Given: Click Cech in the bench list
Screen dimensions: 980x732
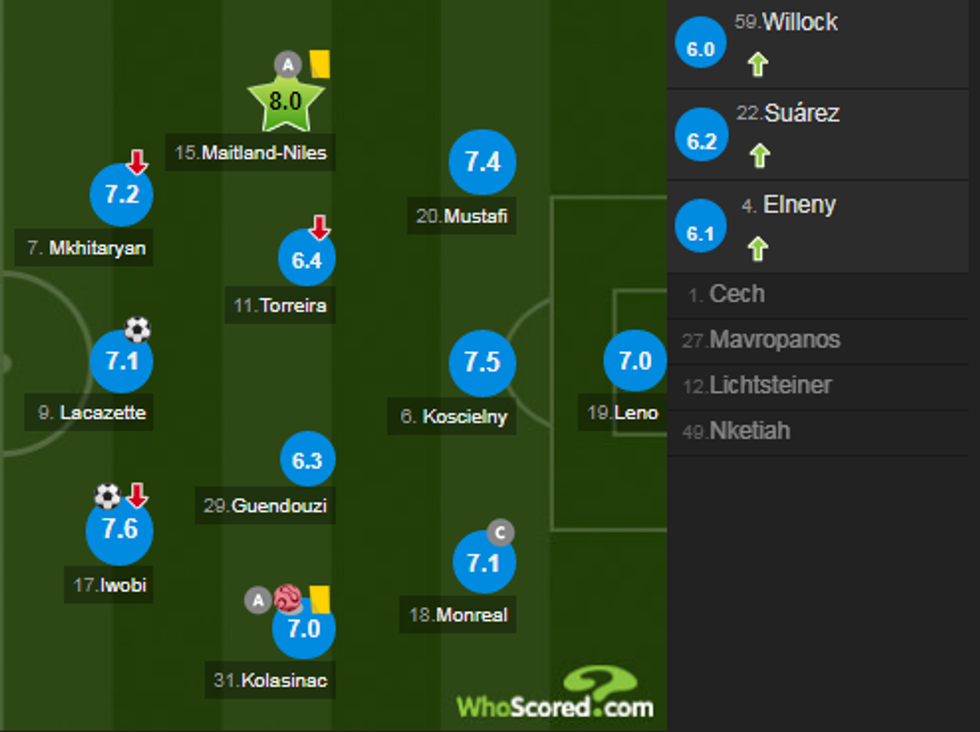Looking at the screenshot, I should 817,295.
